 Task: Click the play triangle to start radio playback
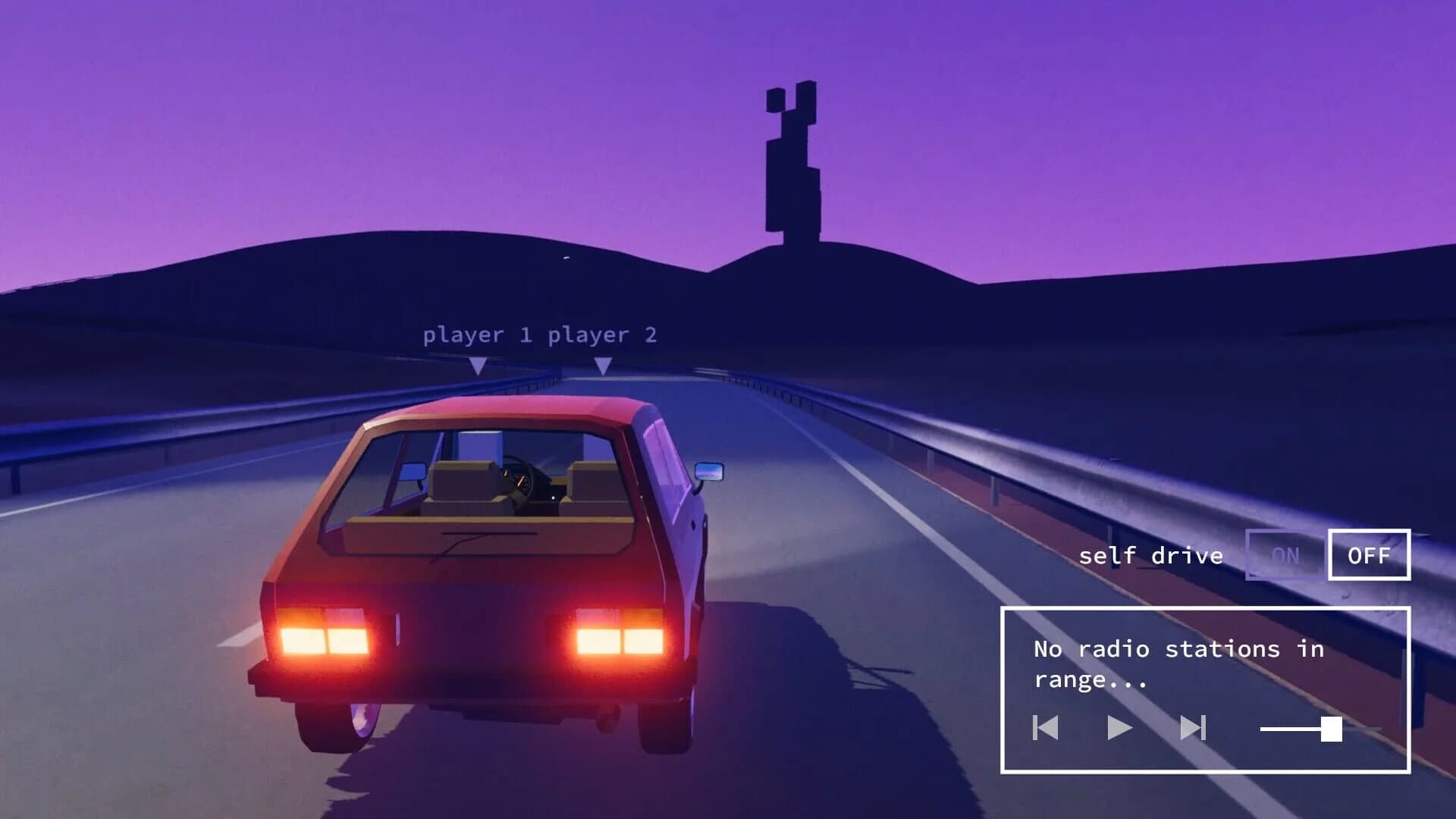(1121, 729)
